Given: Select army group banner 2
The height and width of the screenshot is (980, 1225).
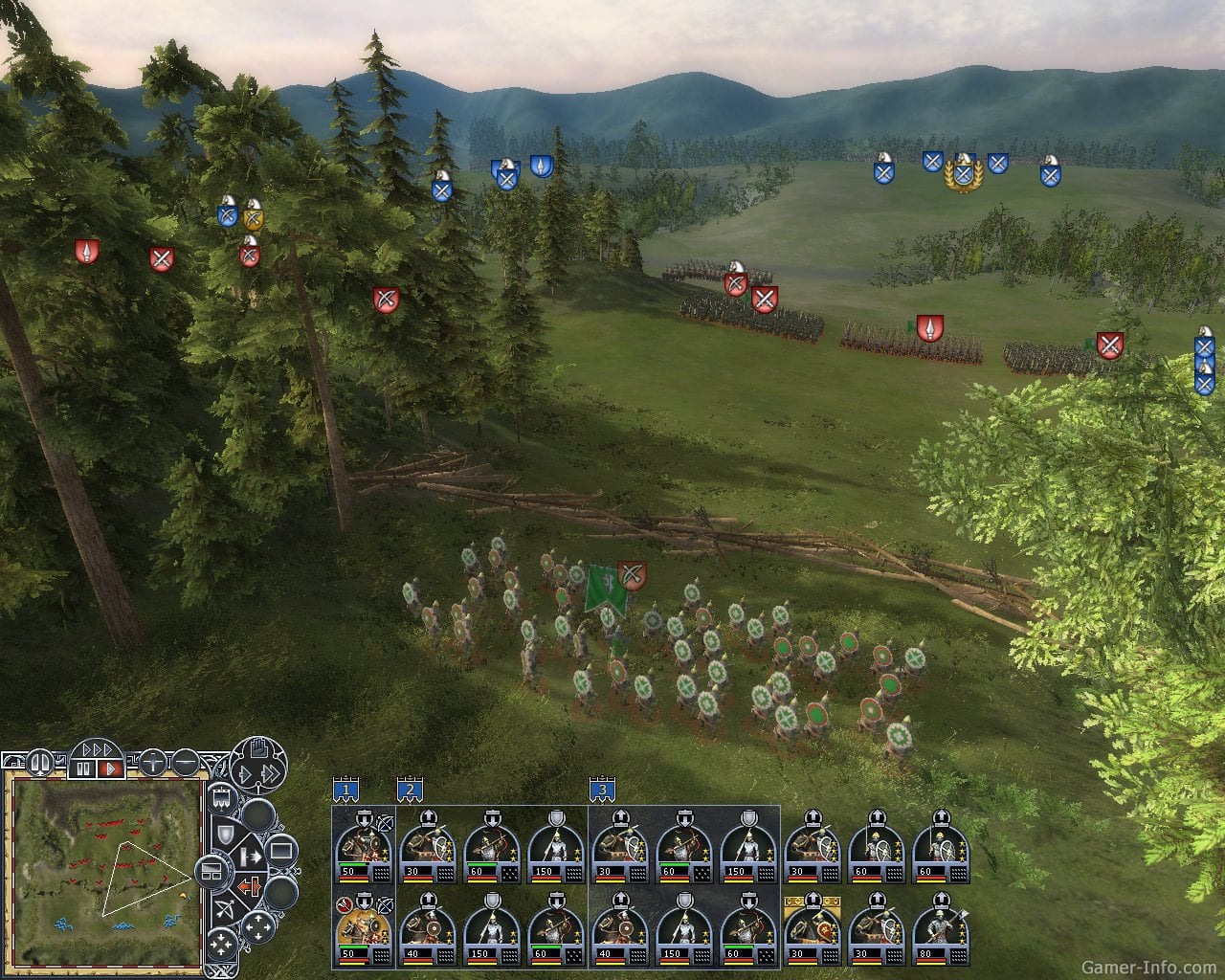Looking at the screenshot, I should click(x=410, y=791).
